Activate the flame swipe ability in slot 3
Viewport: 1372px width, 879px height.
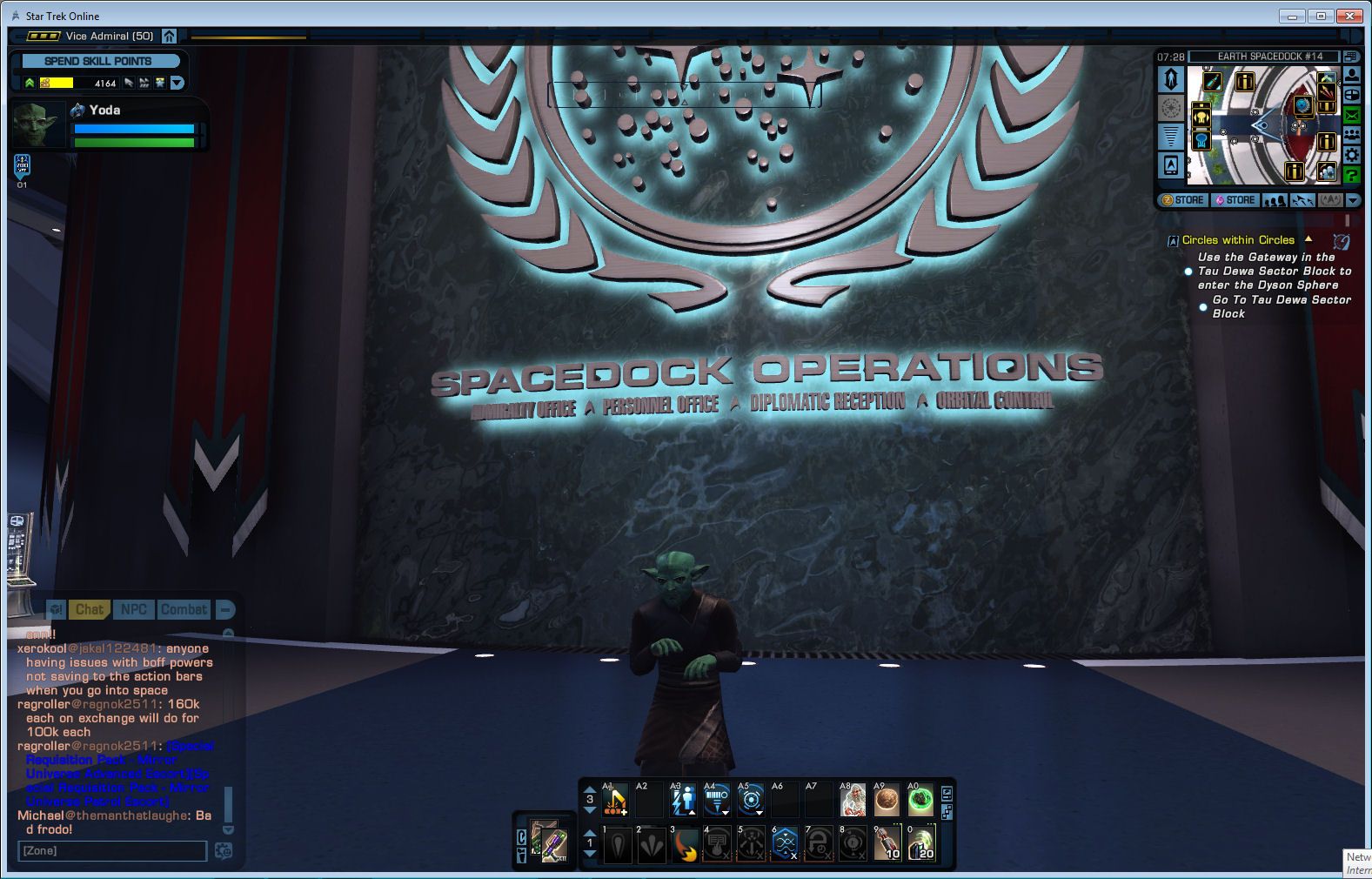click(685, 844)
